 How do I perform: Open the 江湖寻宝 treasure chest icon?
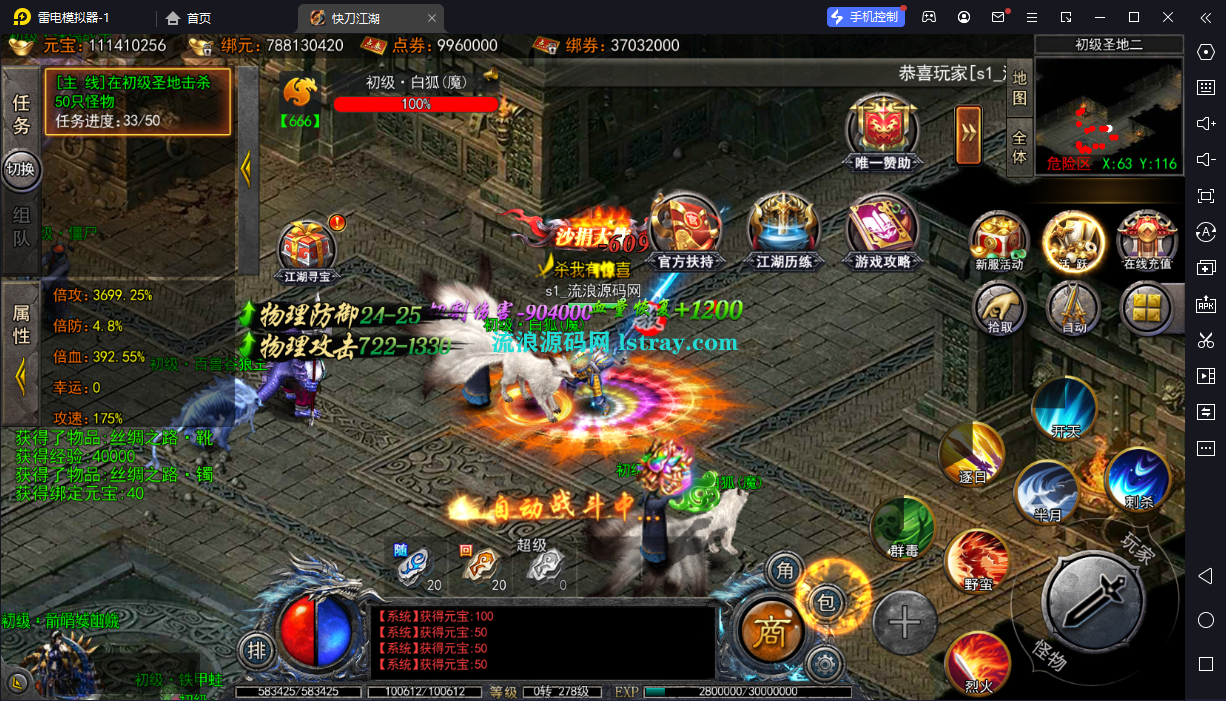click(x=307, y=249)
